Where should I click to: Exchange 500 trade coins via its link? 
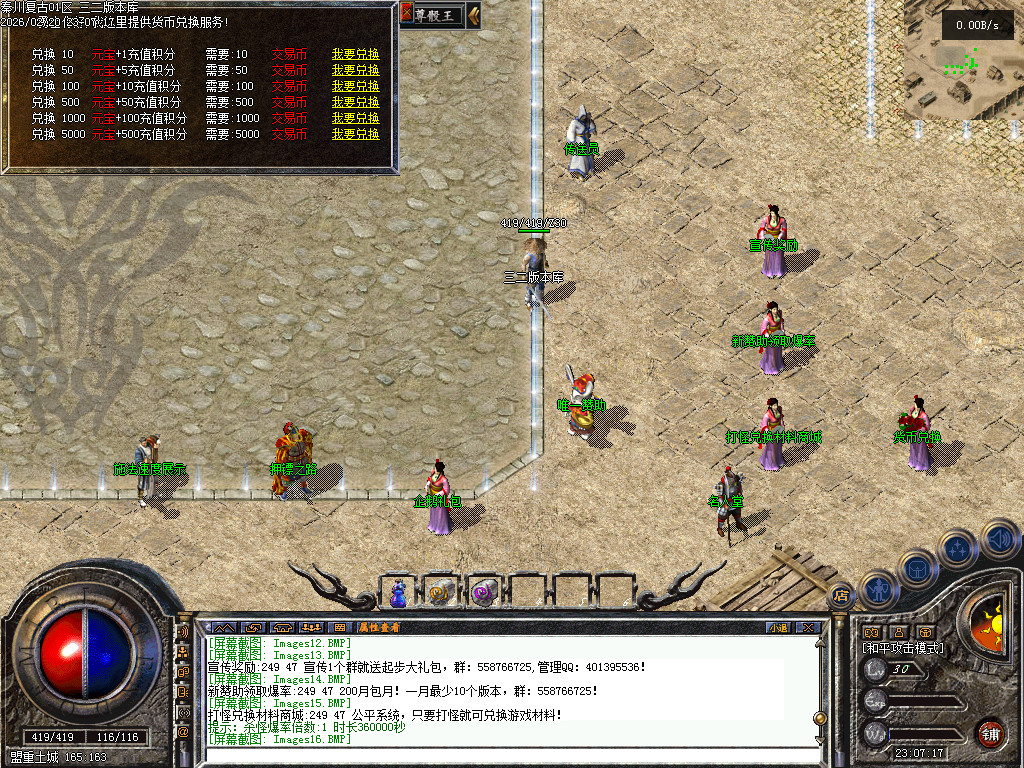point(355,102)
